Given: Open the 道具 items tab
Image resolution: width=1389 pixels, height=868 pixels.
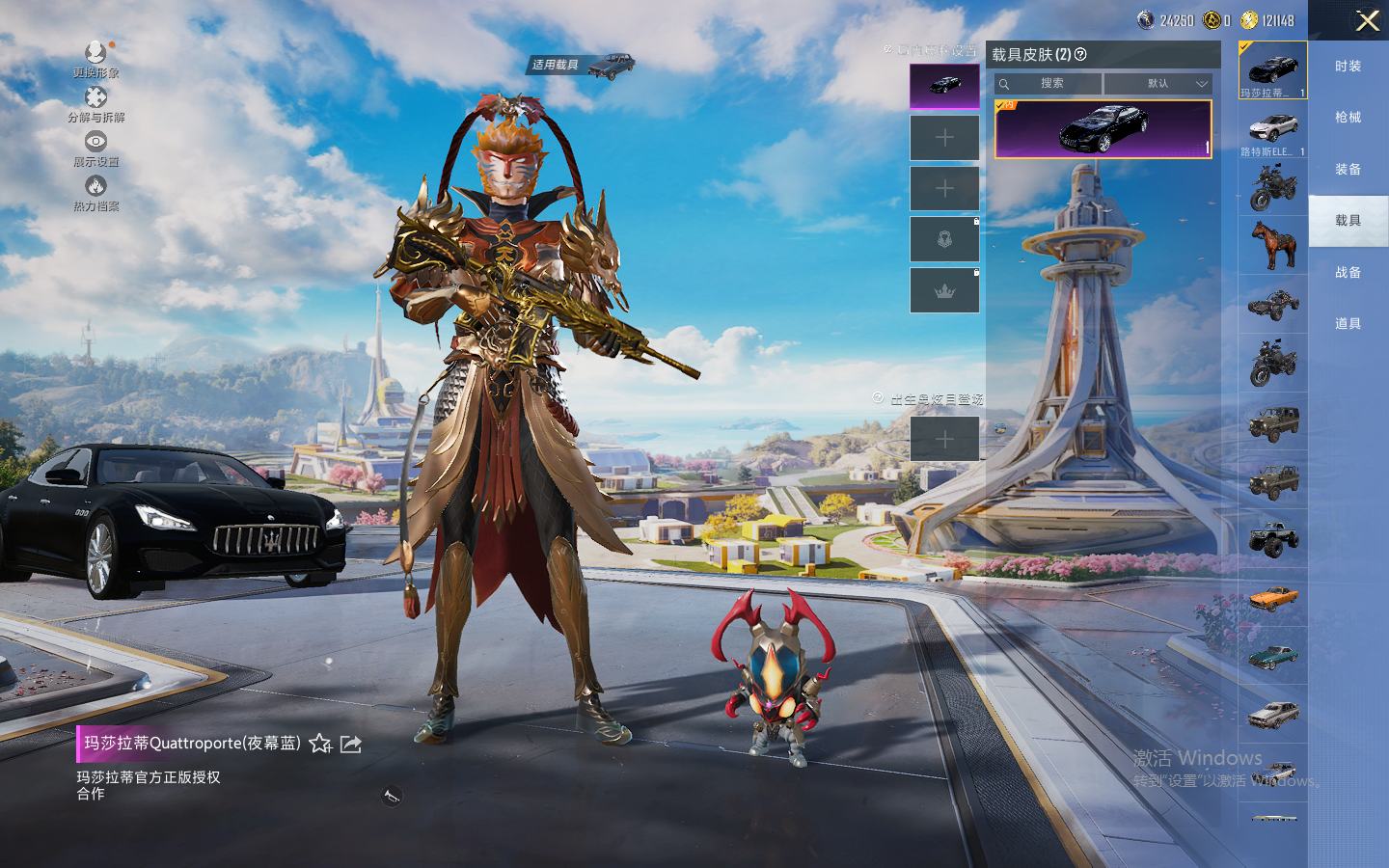Looking at the screenshot, I should click(1348, 324).
